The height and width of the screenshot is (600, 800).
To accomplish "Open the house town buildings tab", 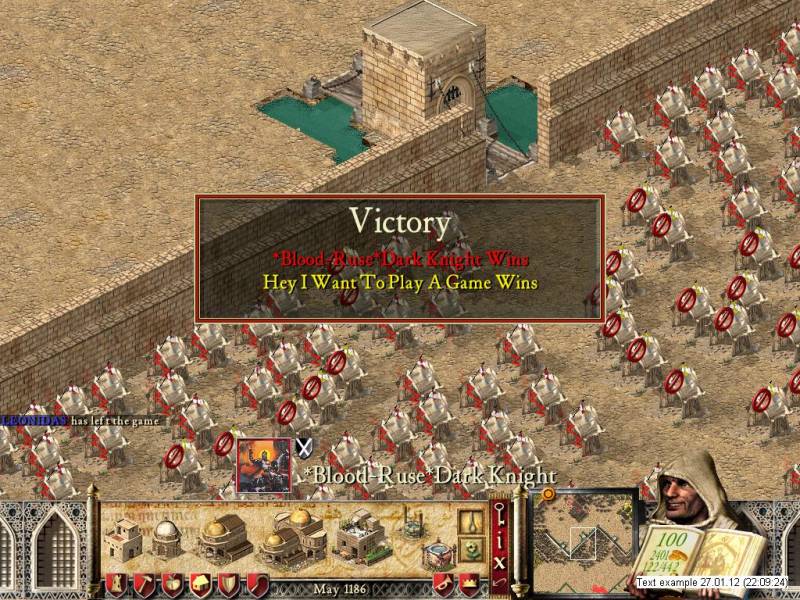I will 201,585.
